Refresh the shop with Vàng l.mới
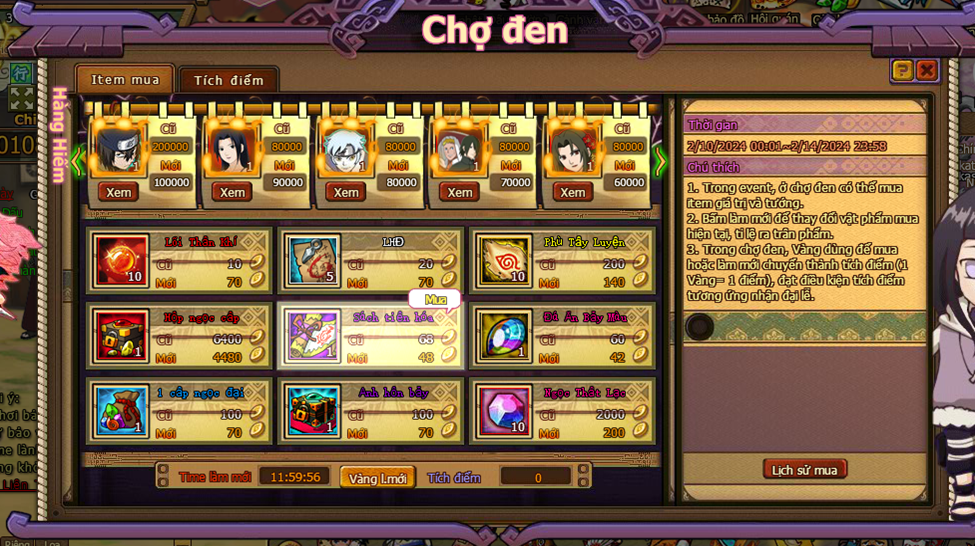 pos(378,478)
